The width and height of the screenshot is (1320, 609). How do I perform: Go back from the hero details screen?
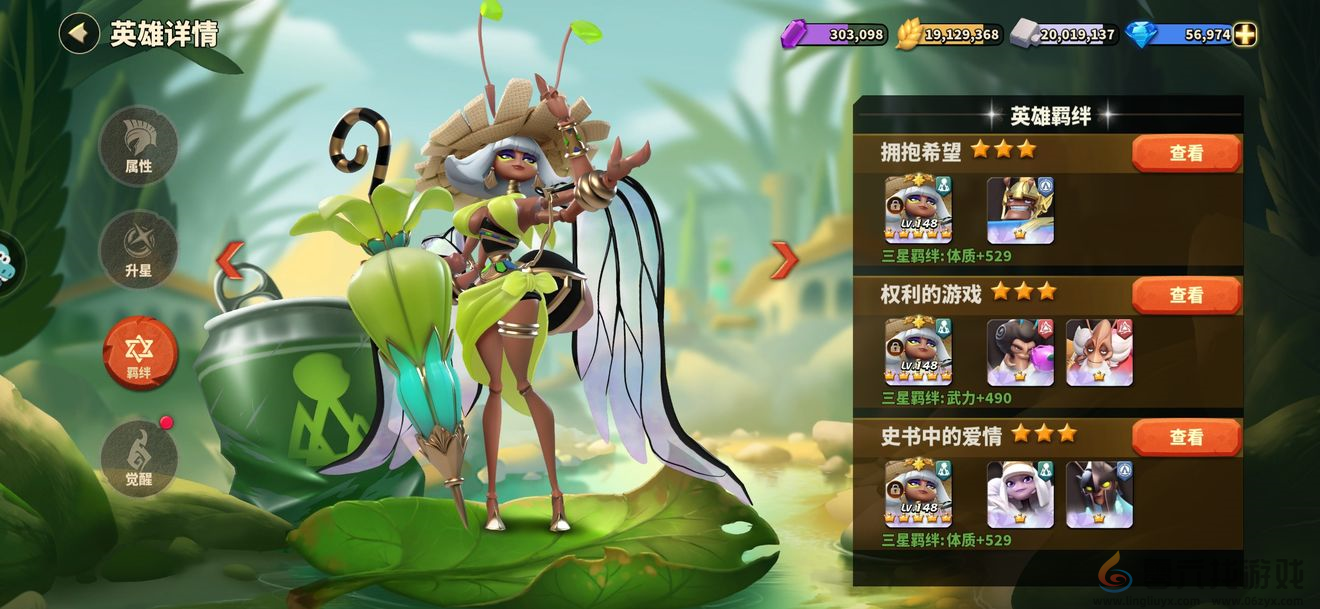pyautogui.click(x=79, y=33)
